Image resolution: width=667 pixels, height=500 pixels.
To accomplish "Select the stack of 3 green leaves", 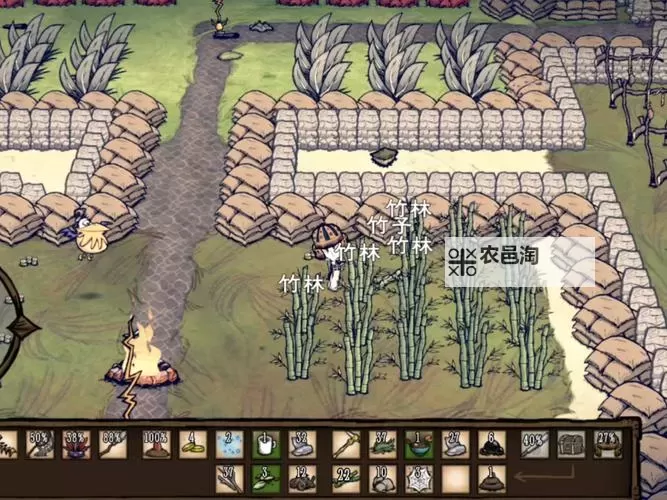I will tap(265, 478).
